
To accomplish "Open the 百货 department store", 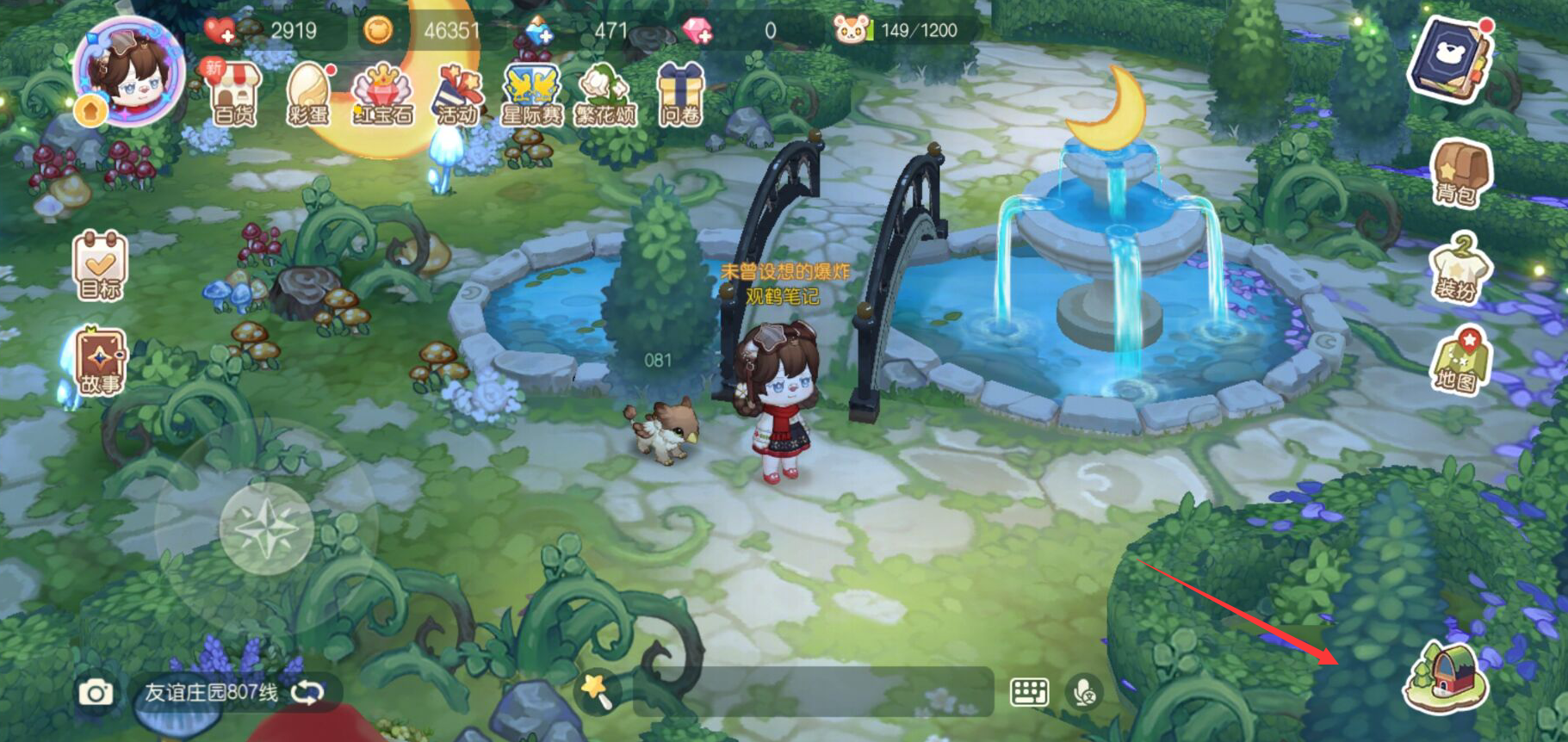I will pos(233,96).
